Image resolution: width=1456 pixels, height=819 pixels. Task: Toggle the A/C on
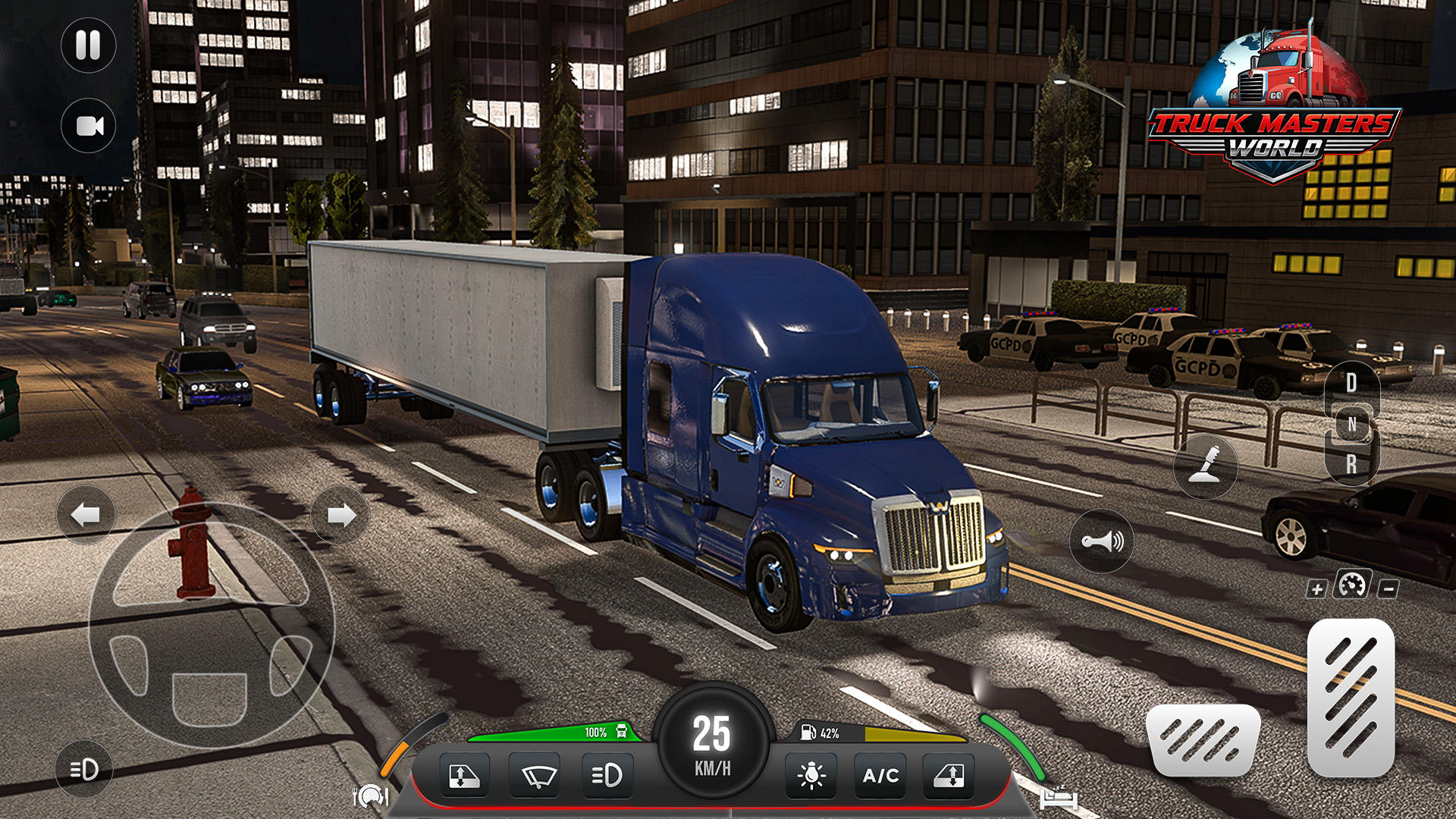tap(880, 775)
